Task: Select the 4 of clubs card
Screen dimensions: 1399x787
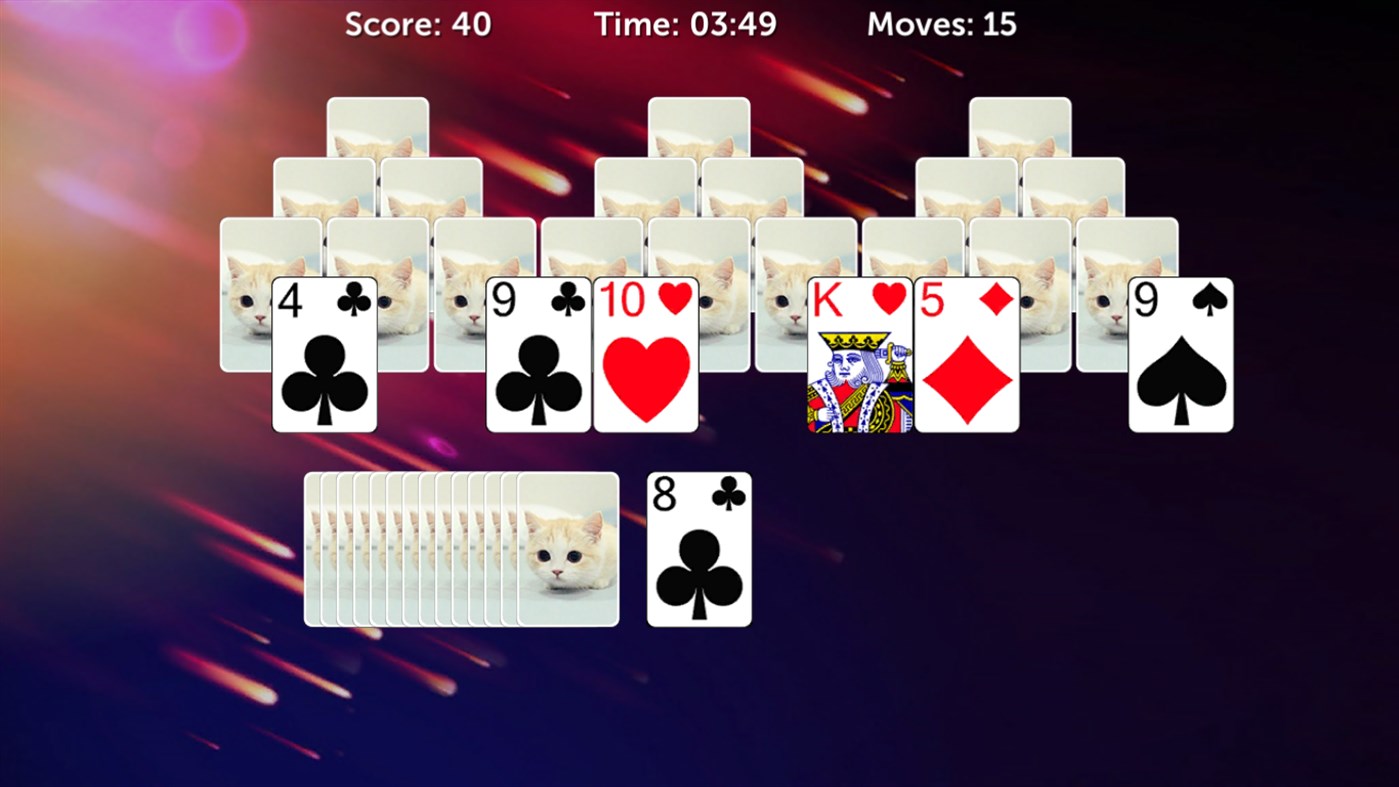Action: 324,355
